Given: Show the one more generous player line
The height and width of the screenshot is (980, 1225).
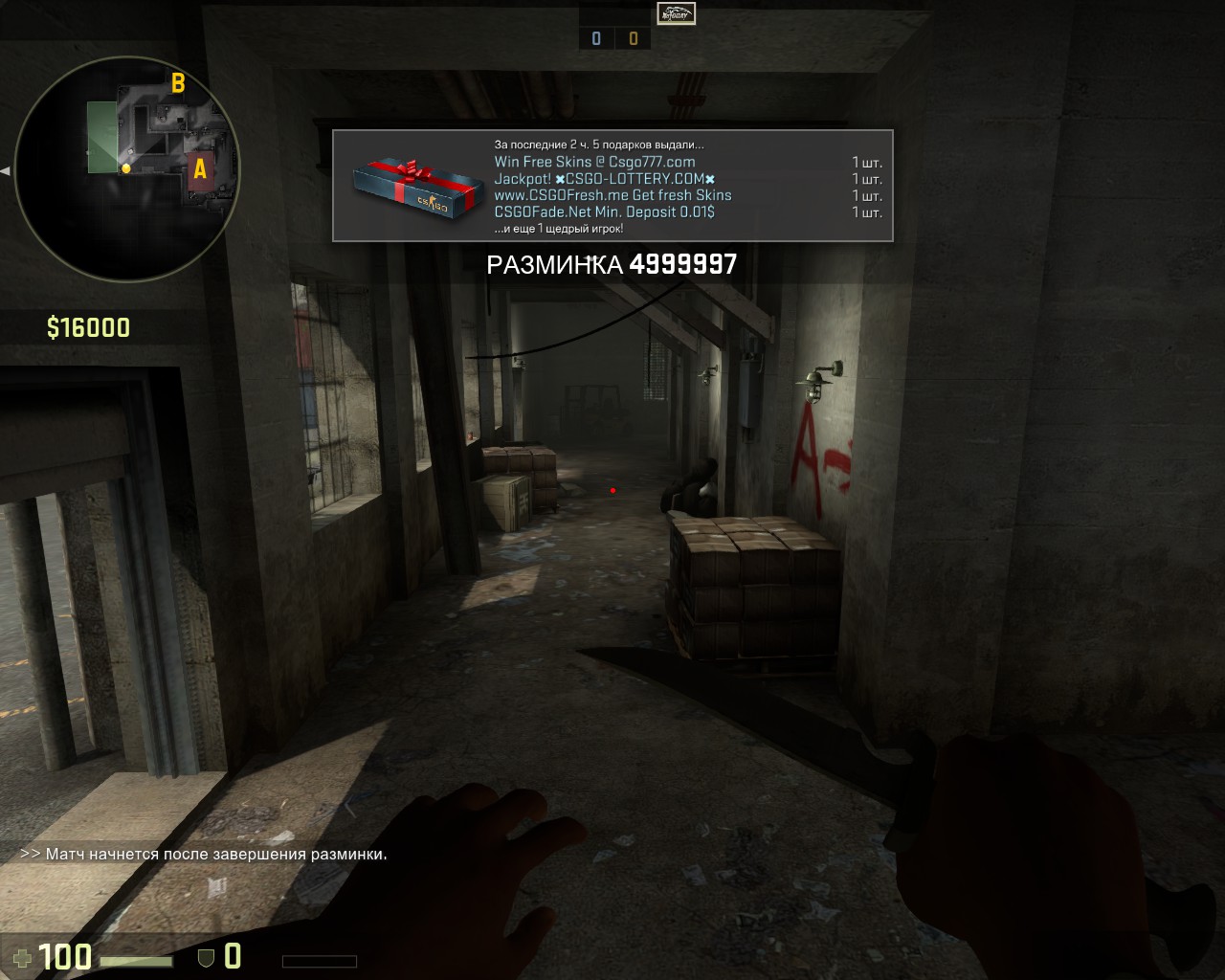Looking at the screenshot, I should point(558,229).
